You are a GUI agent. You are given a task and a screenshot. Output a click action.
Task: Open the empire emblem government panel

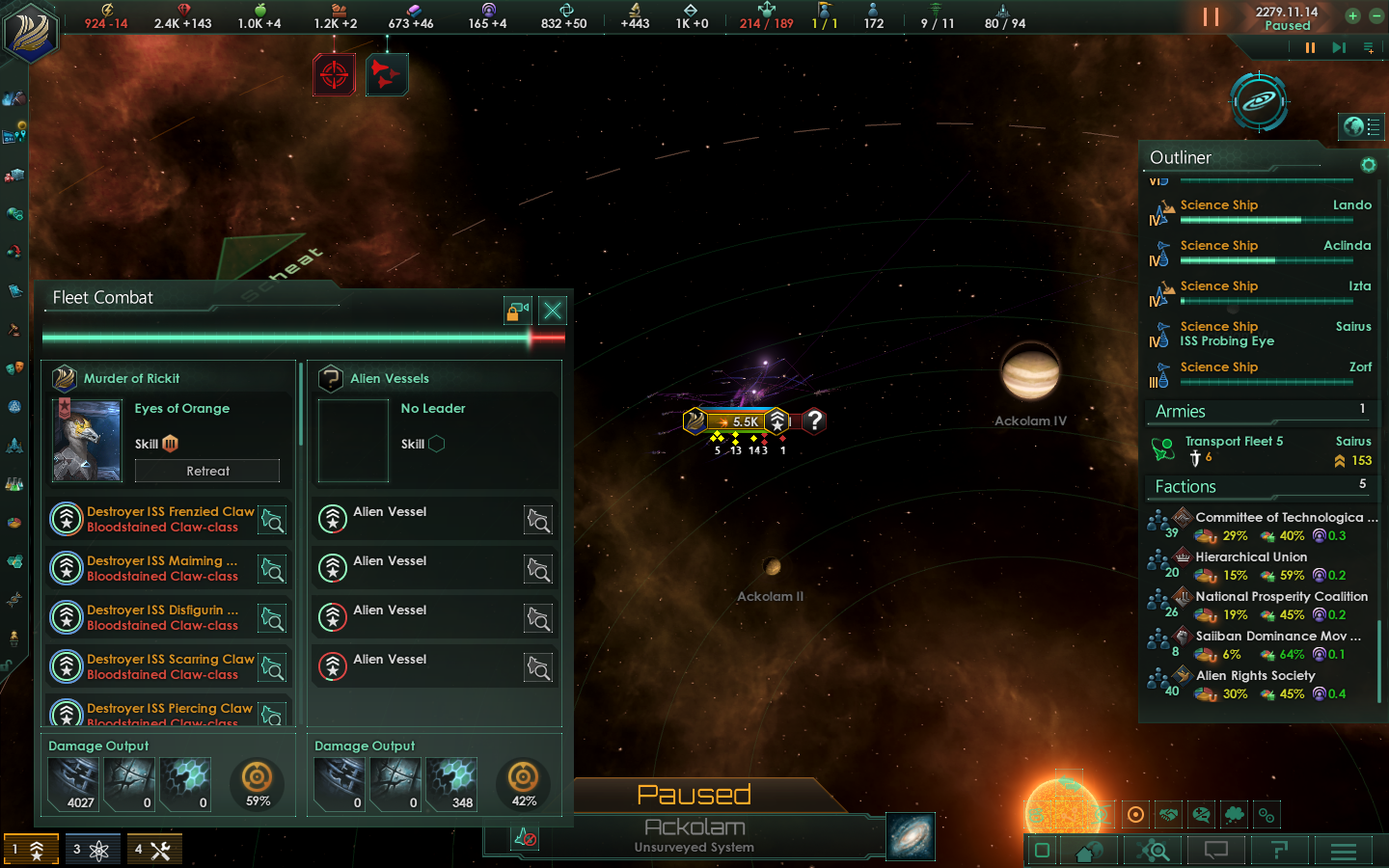[32, 32]
